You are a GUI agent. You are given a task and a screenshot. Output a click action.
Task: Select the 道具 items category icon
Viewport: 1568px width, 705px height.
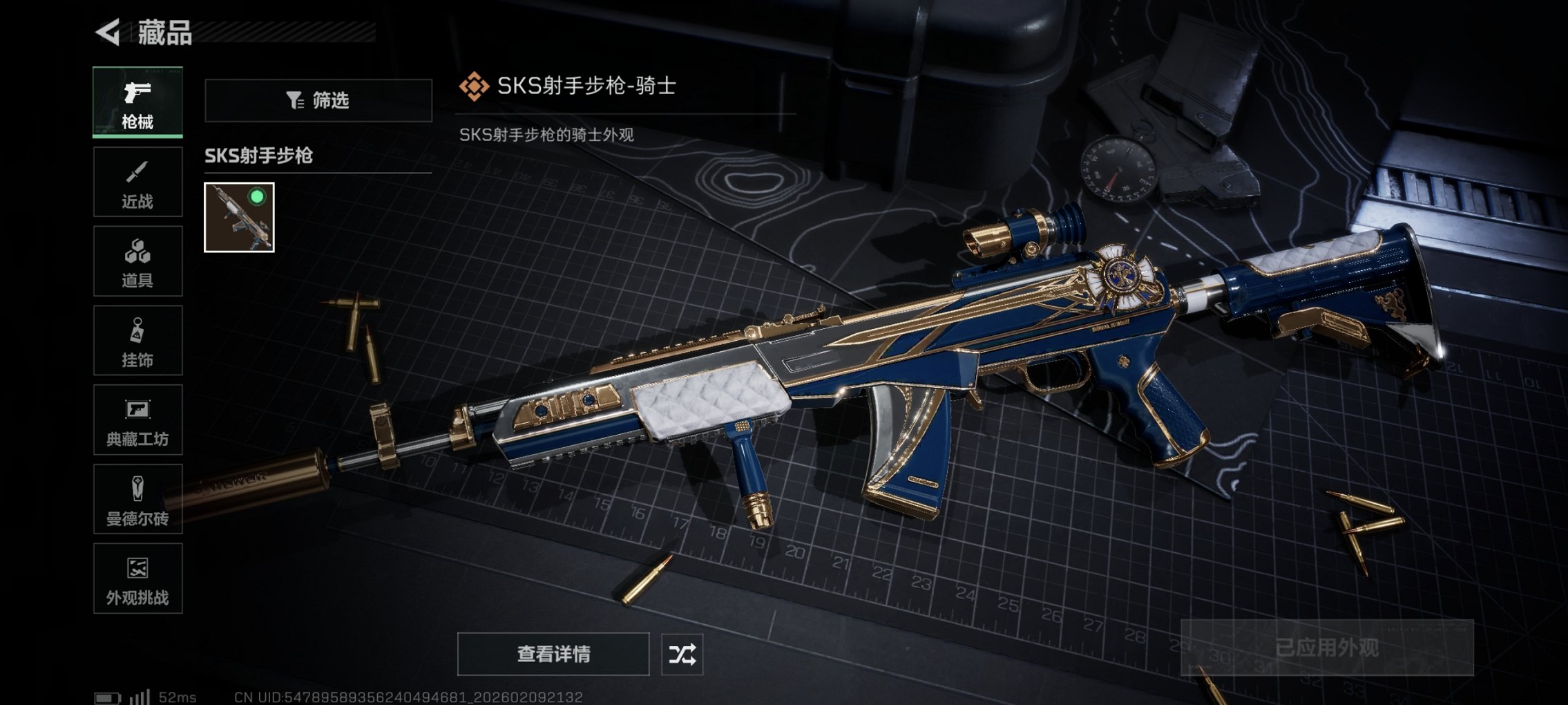137,261
